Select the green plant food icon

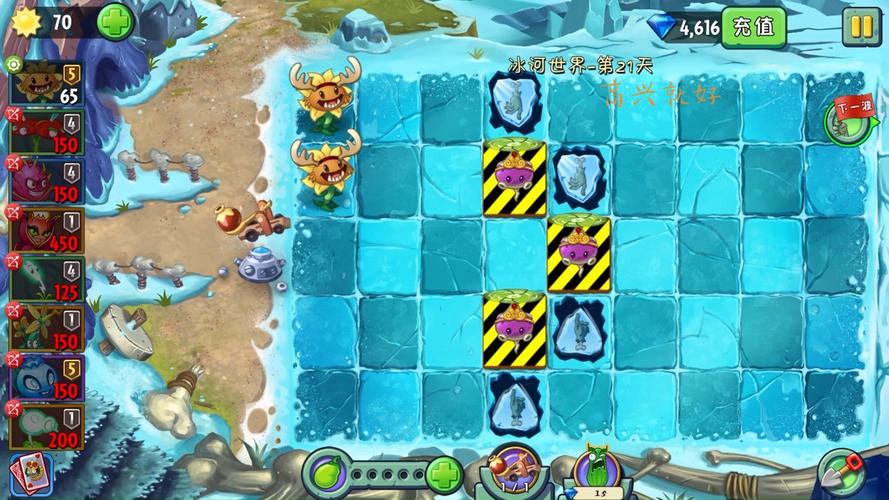coord(329,473)
